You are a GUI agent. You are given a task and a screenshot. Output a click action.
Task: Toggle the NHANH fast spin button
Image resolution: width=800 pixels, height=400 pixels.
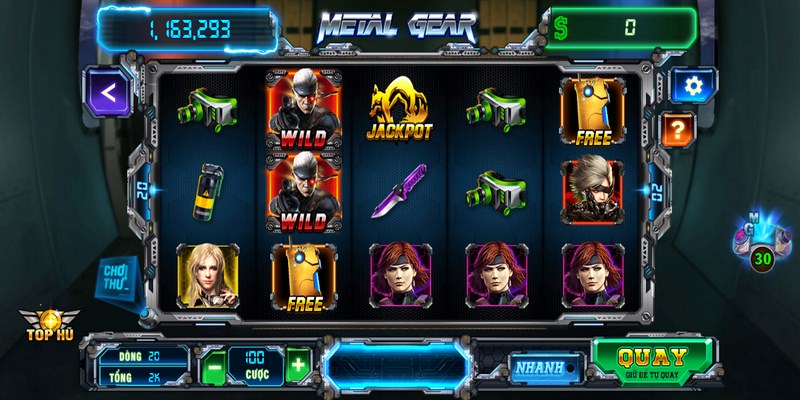pos(547,366)
